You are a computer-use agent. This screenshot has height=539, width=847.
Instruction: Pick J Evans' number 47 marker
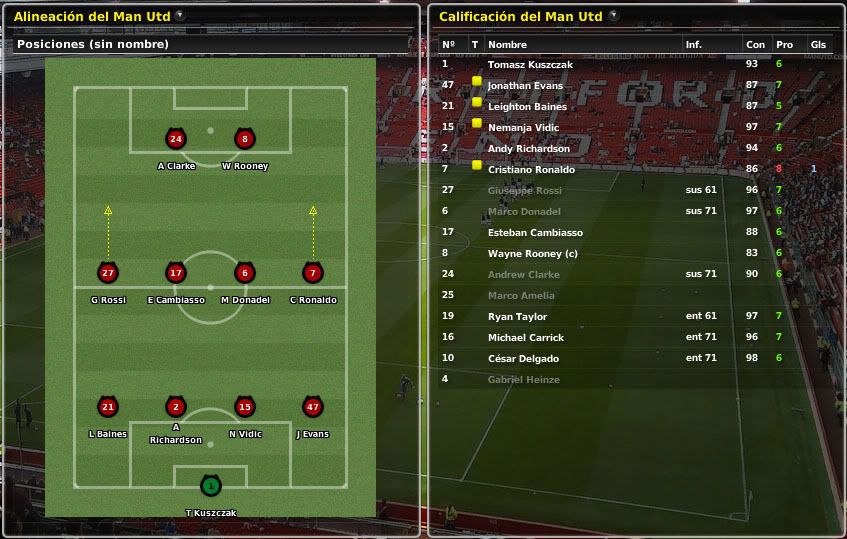click(x=312, y=407)
